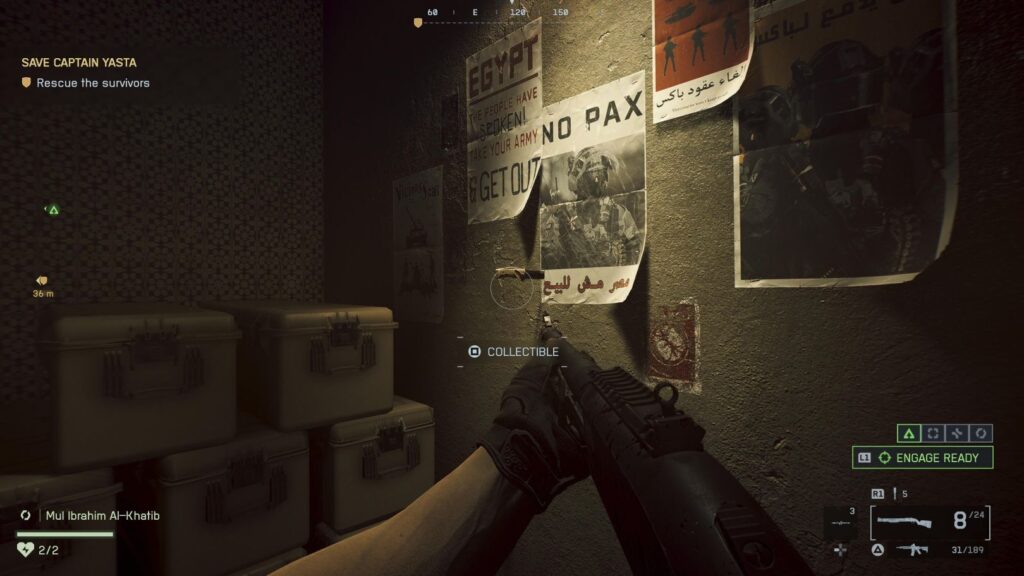1024x576 pixels.
Task: Select the gadget slot with count 3
Action: [x=839, y=523]
